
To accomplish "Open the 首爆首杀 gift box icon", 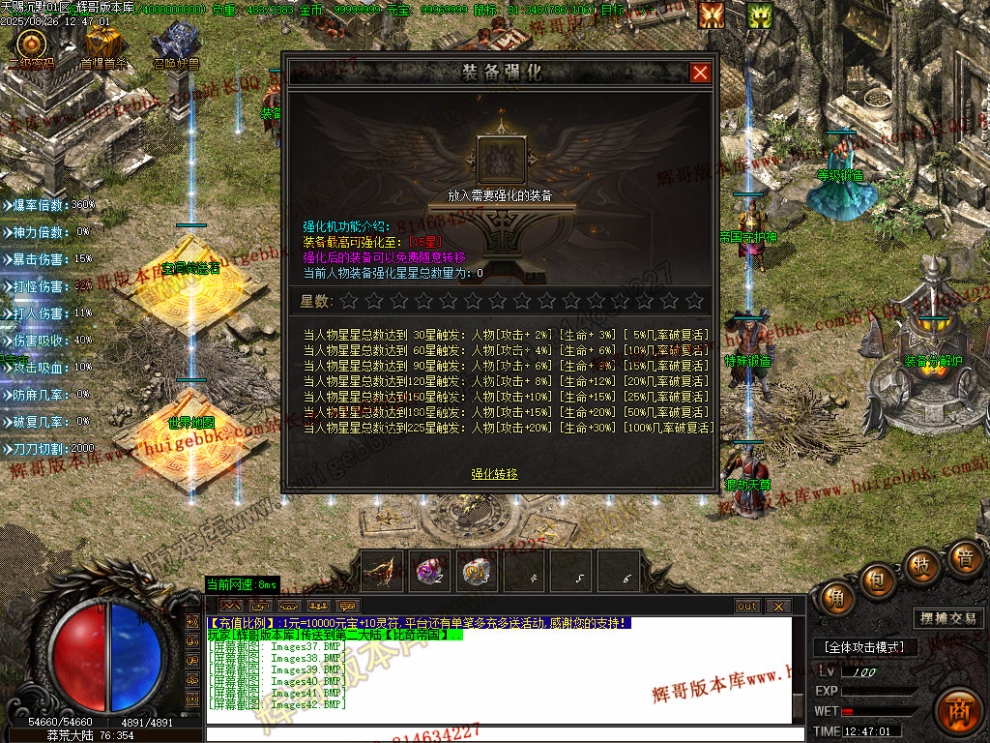I will click(102, 44).
